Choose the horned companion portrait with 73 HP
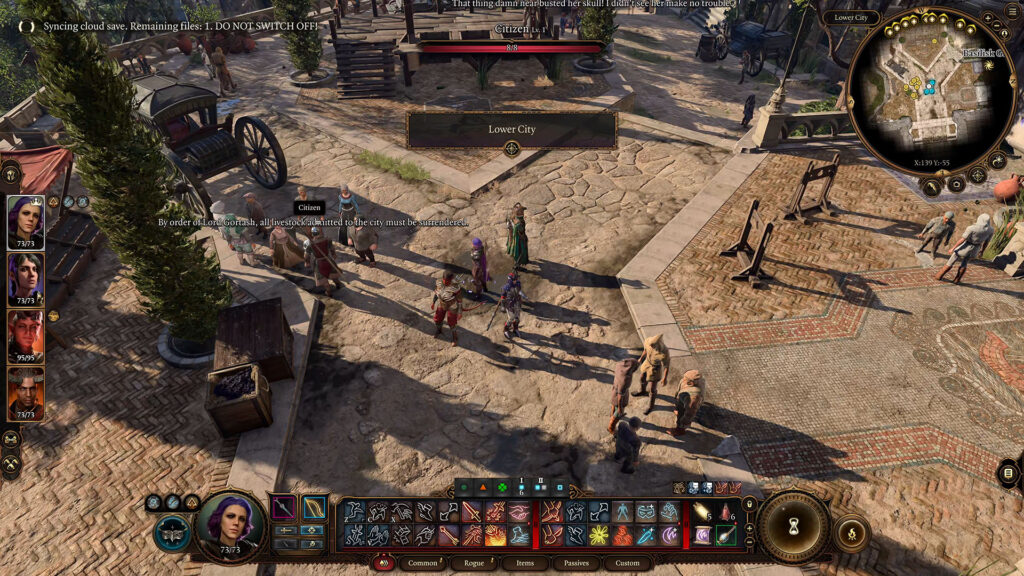 (x=26, y=392)
